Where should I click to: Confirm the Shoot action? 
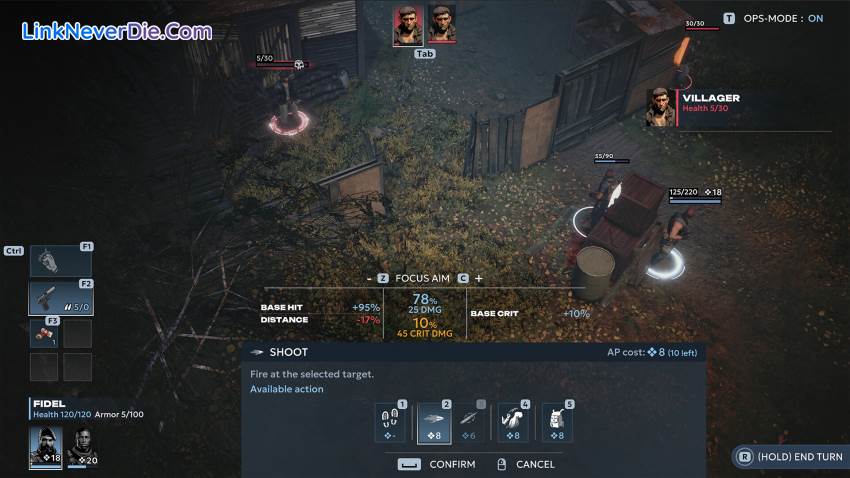[438, 464]
